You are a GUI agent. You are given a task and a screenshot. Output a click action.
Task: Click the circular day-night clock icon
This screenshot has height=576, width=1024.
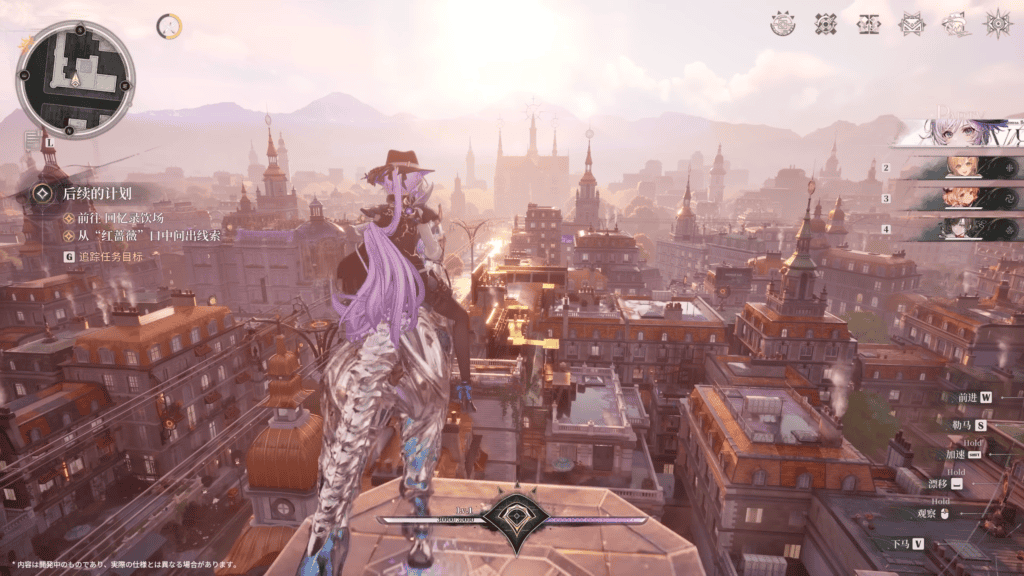click(x=169, y=27)
